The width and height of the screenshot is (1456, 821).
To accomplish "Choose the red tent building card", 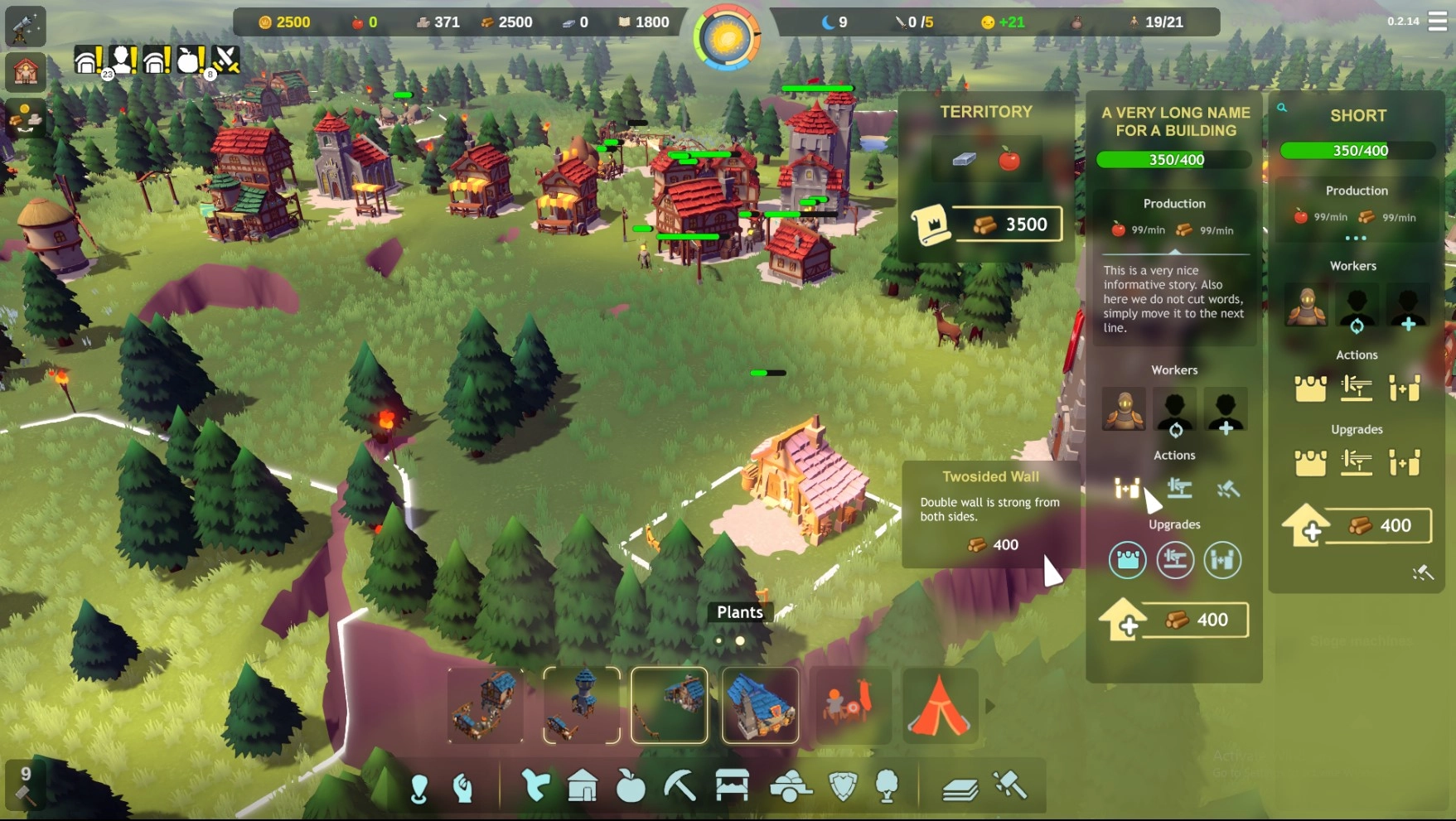I will click(939, 706).
